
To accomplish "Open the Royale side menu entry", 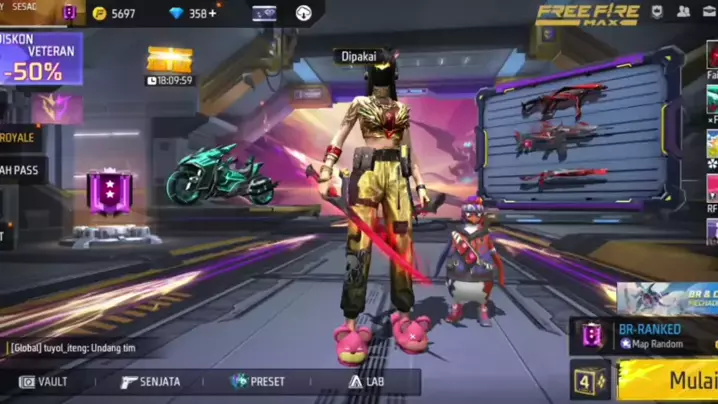I will (20, 138).
